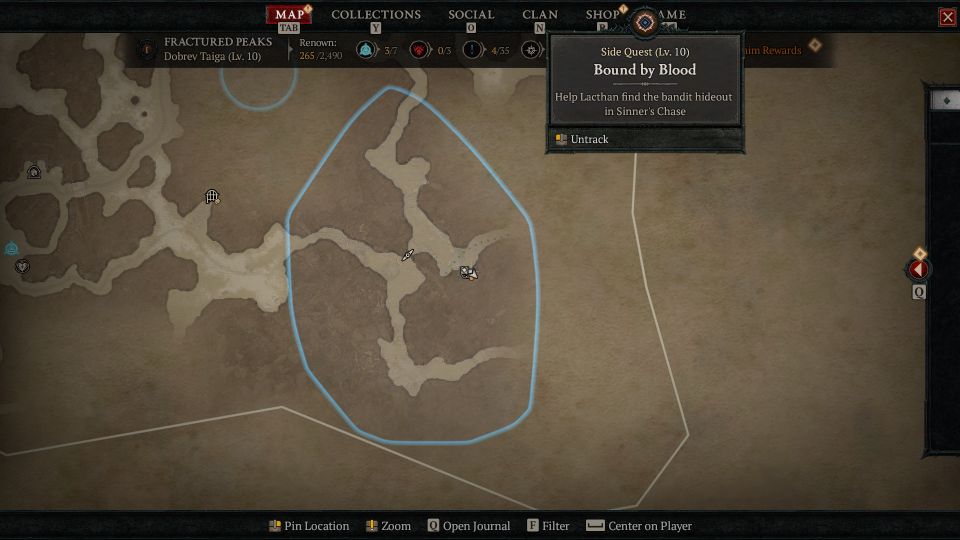The height and width of the screenshot is (540, 960).
Task: Switch to the Clan tab
Action: coord(540,14)
